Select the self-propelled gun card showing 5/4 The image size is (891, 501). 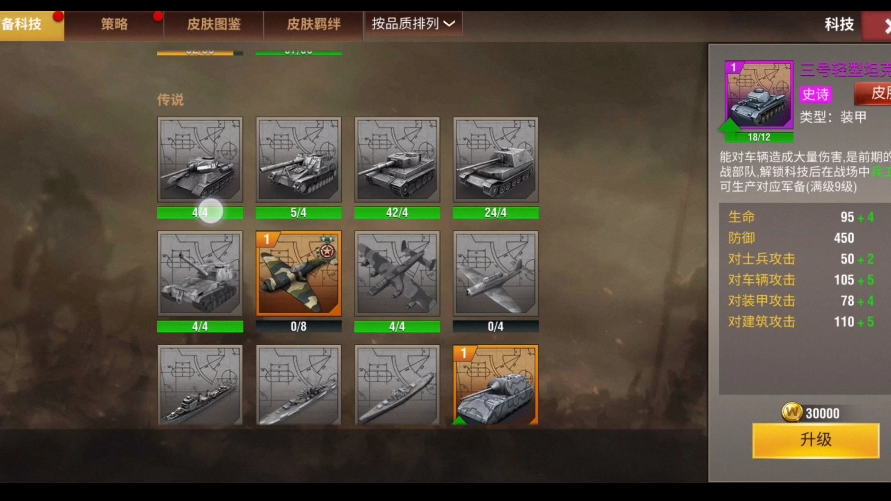pyautogui.click(x=298, y=160)
